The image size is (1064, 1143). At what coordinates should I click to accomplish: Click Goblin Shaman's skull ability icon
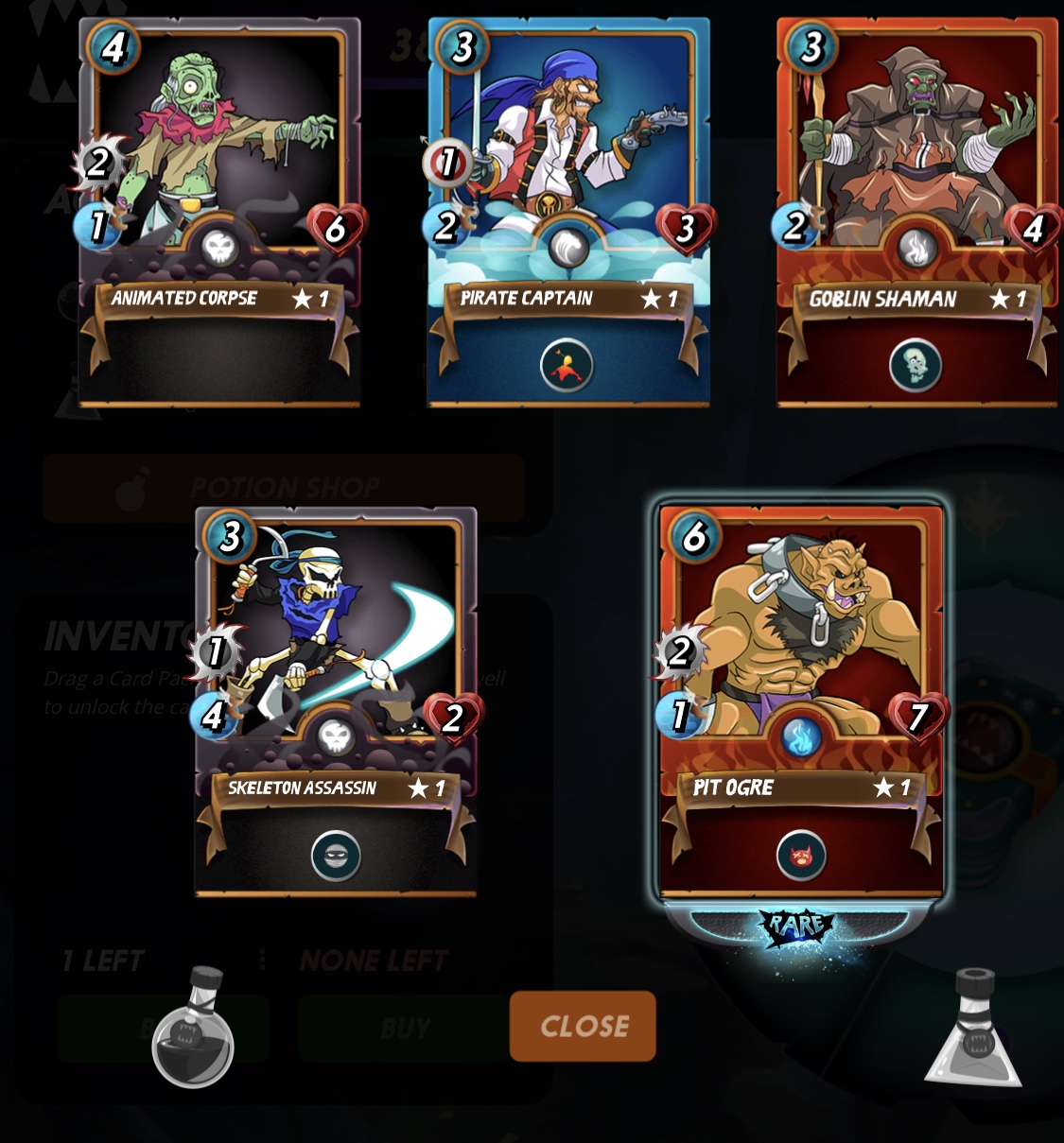(x=916, y=365)
